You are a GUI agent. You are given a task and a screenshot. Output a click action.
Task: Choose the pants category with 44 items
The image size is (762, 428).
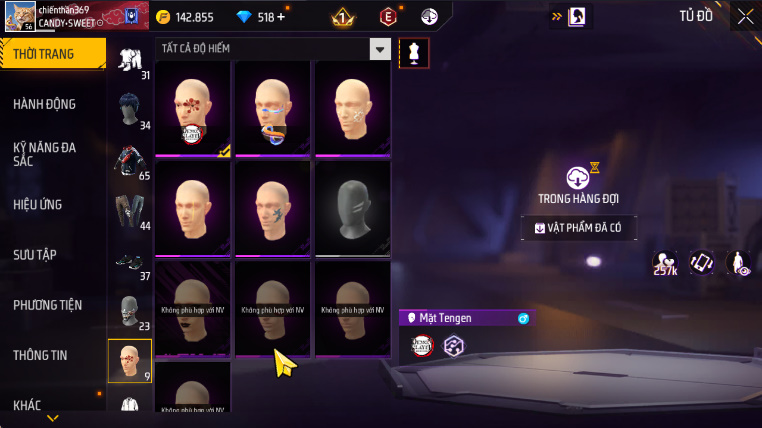coord(130,209)
